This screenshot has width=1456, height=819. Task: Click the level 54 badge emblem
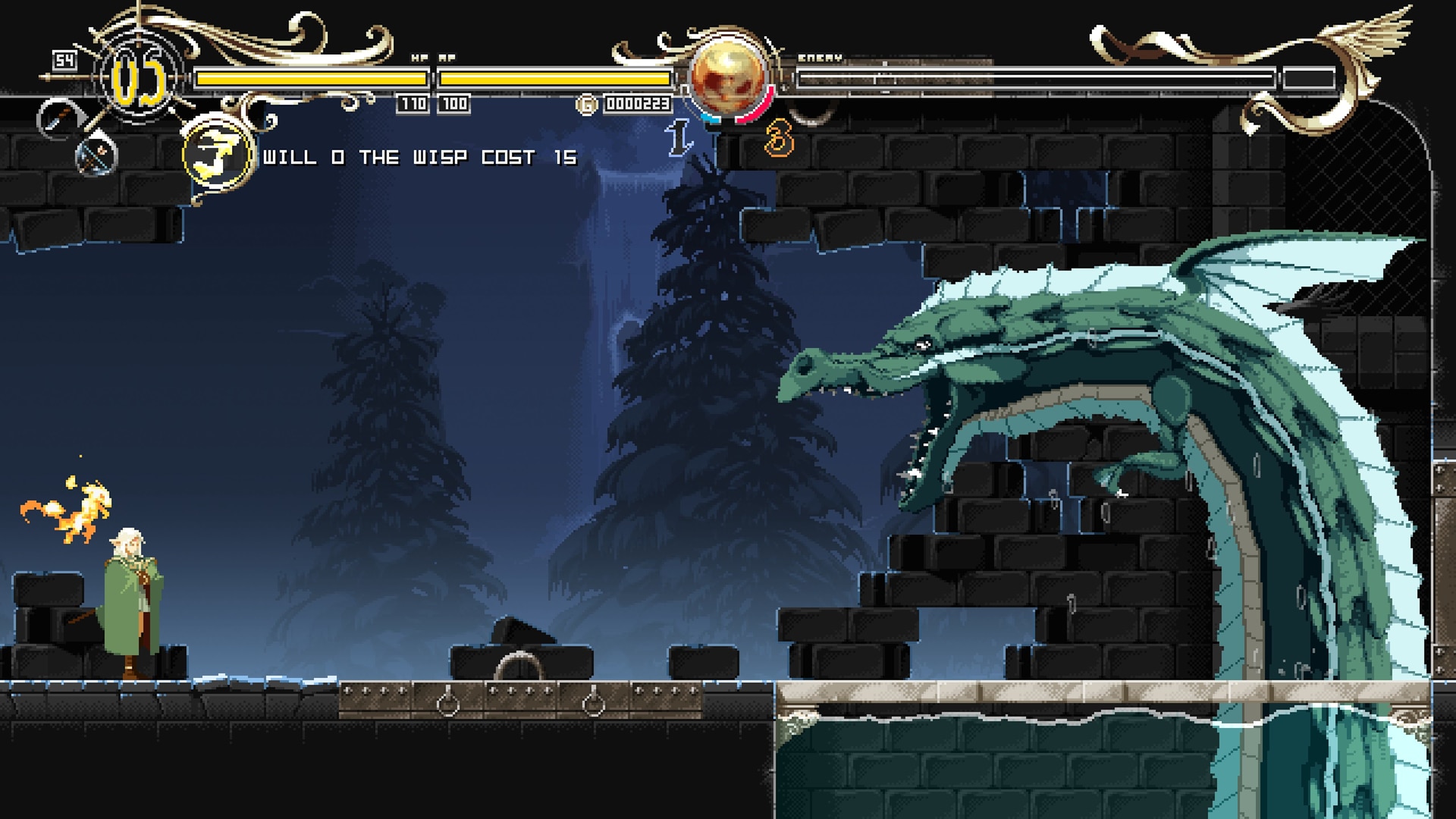click(x=64, y=58)
